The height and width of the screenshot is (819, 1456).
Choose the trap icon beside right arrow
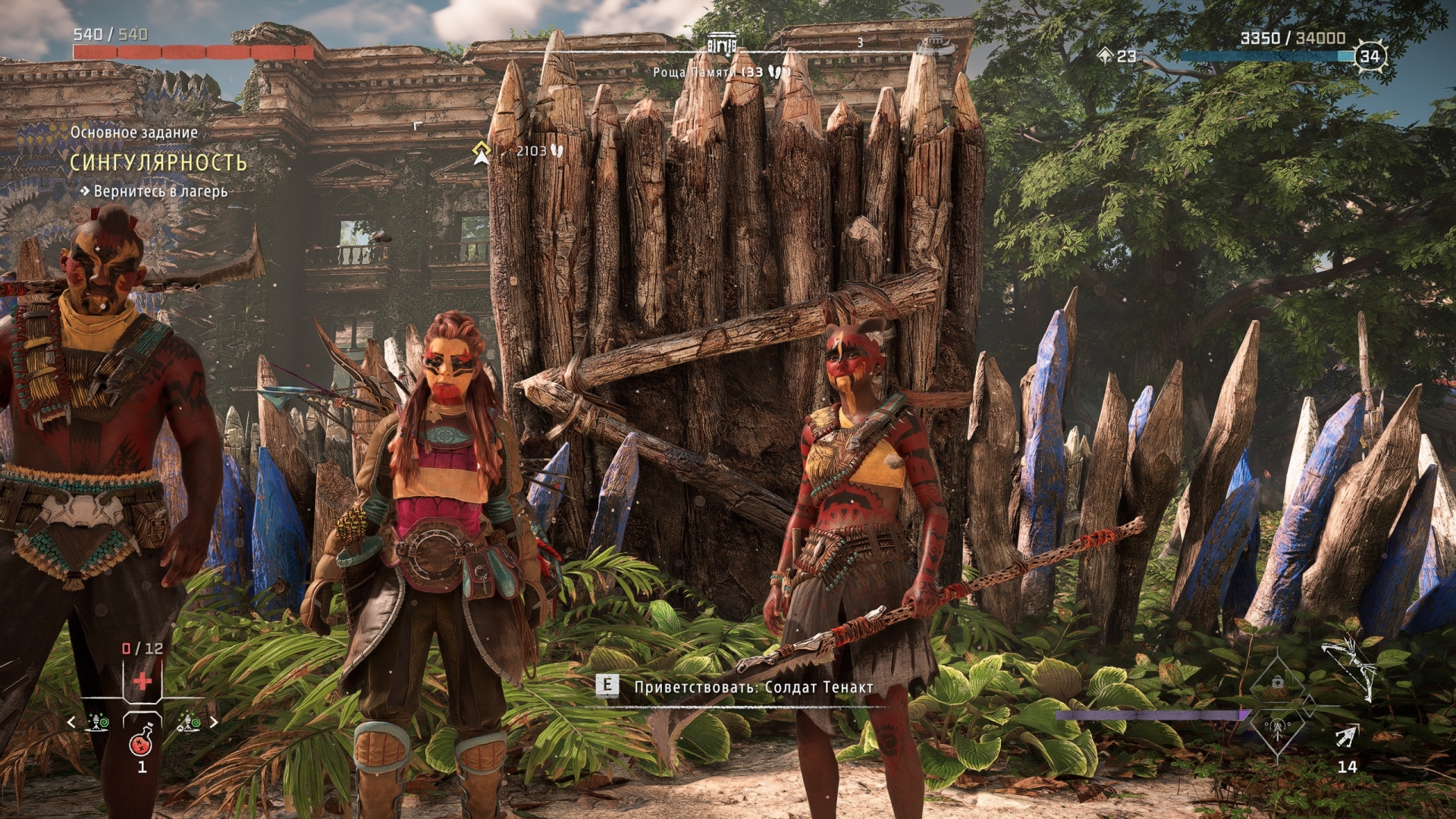(x=187, y=722)
